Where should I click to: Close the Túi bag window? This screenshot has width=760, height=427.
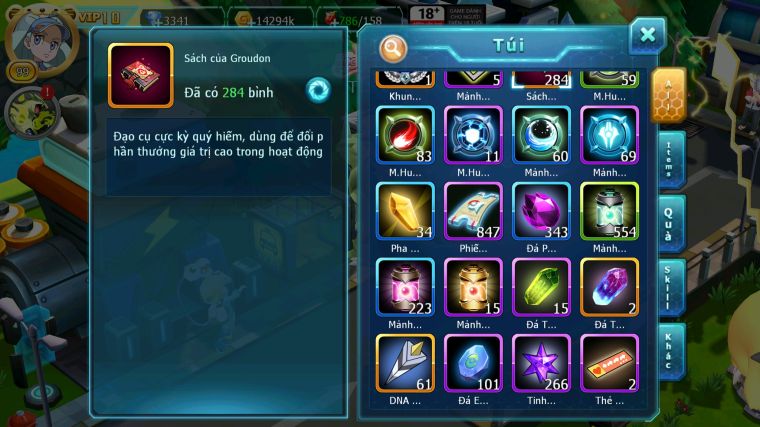point(647,36)
